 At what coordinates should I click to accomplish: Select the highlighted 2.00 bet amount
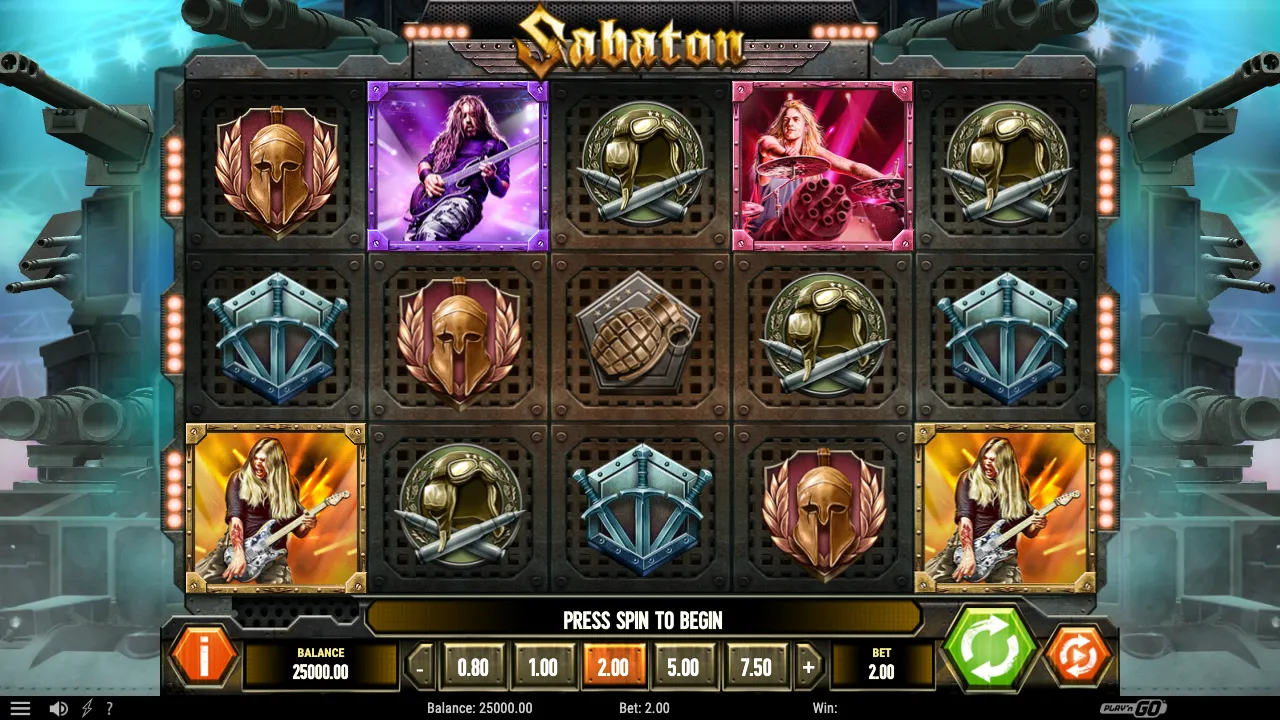tap(614, 665)
